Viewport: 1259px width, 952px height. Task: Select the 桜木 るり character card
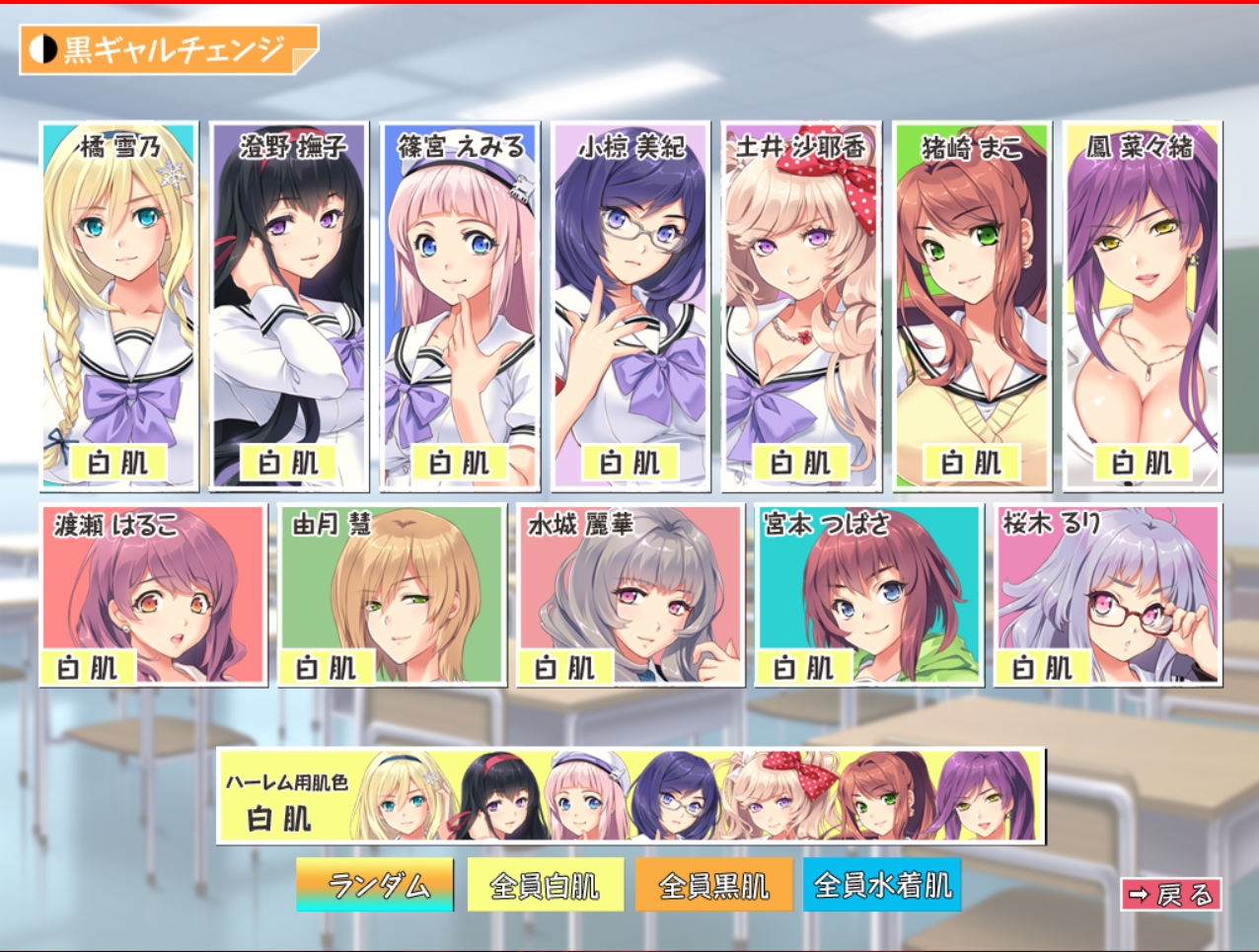tap(1108, 595)
